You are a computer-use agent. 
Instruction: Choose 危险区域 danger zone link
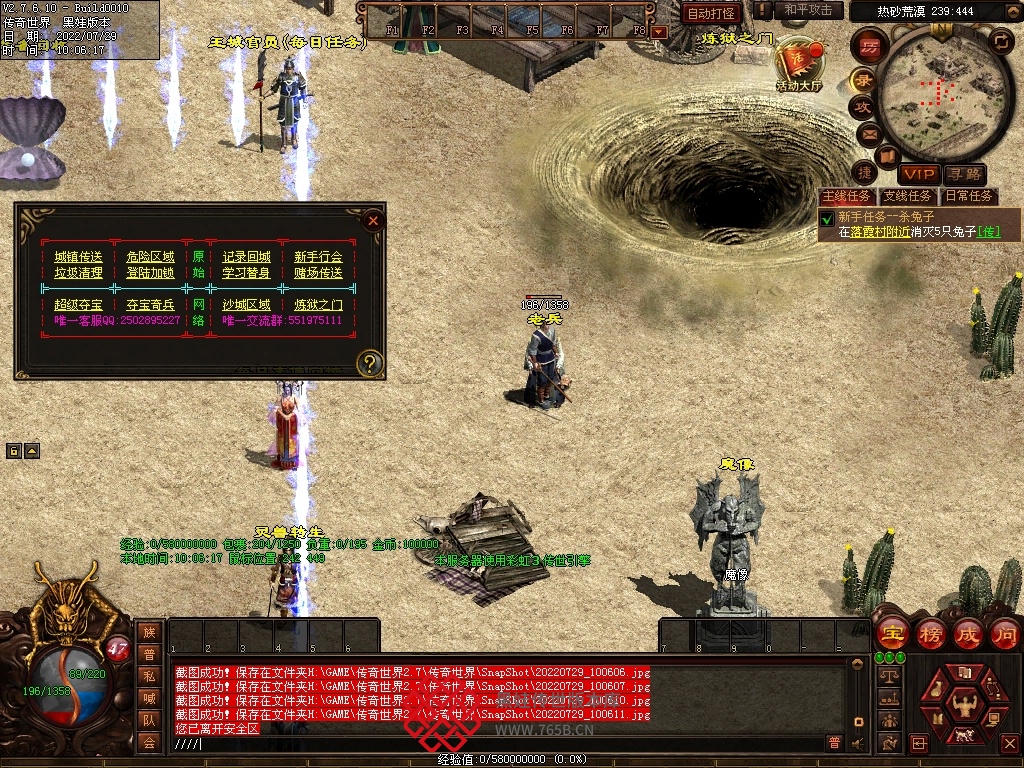tap(150, 257)
